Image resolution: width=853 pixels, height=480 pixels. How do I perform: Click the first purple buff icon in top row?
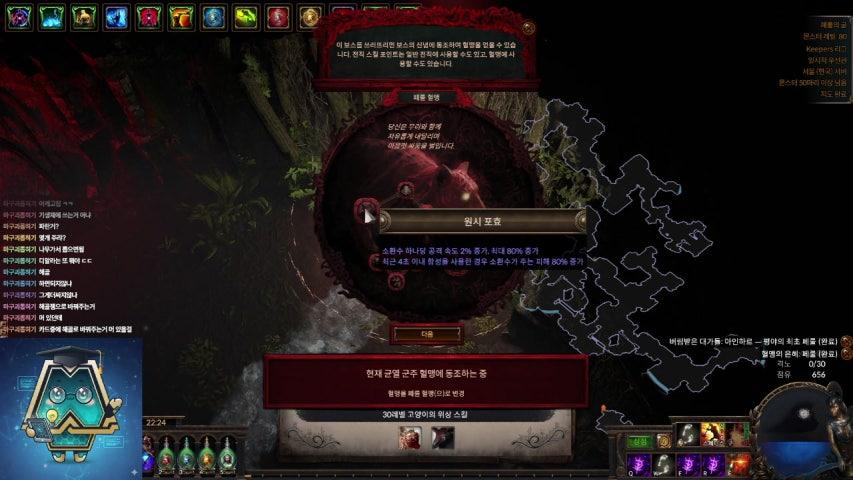[21, 16]
